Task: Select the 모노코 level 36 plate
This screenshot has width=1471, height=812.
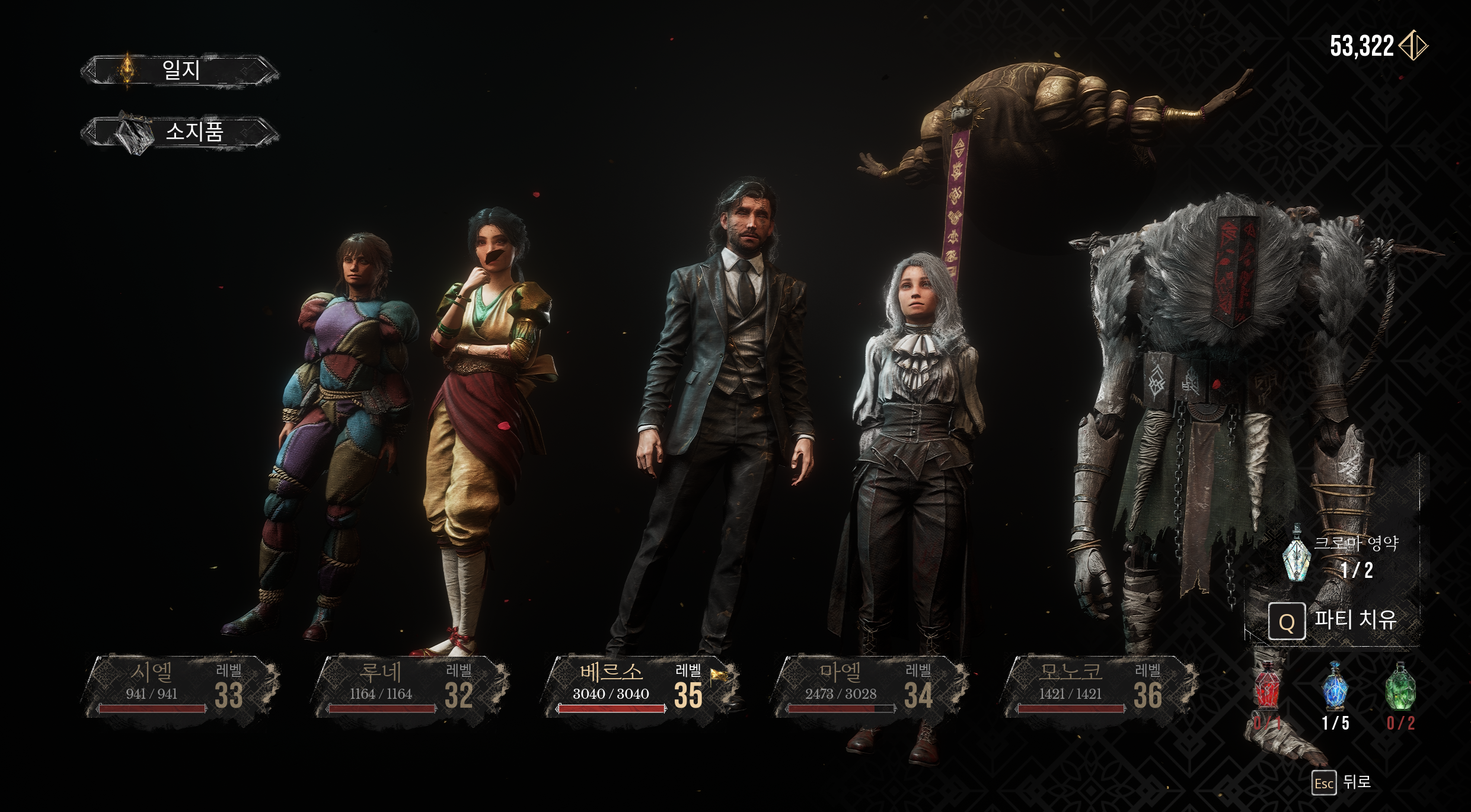Action: [x=1099, y=686]
